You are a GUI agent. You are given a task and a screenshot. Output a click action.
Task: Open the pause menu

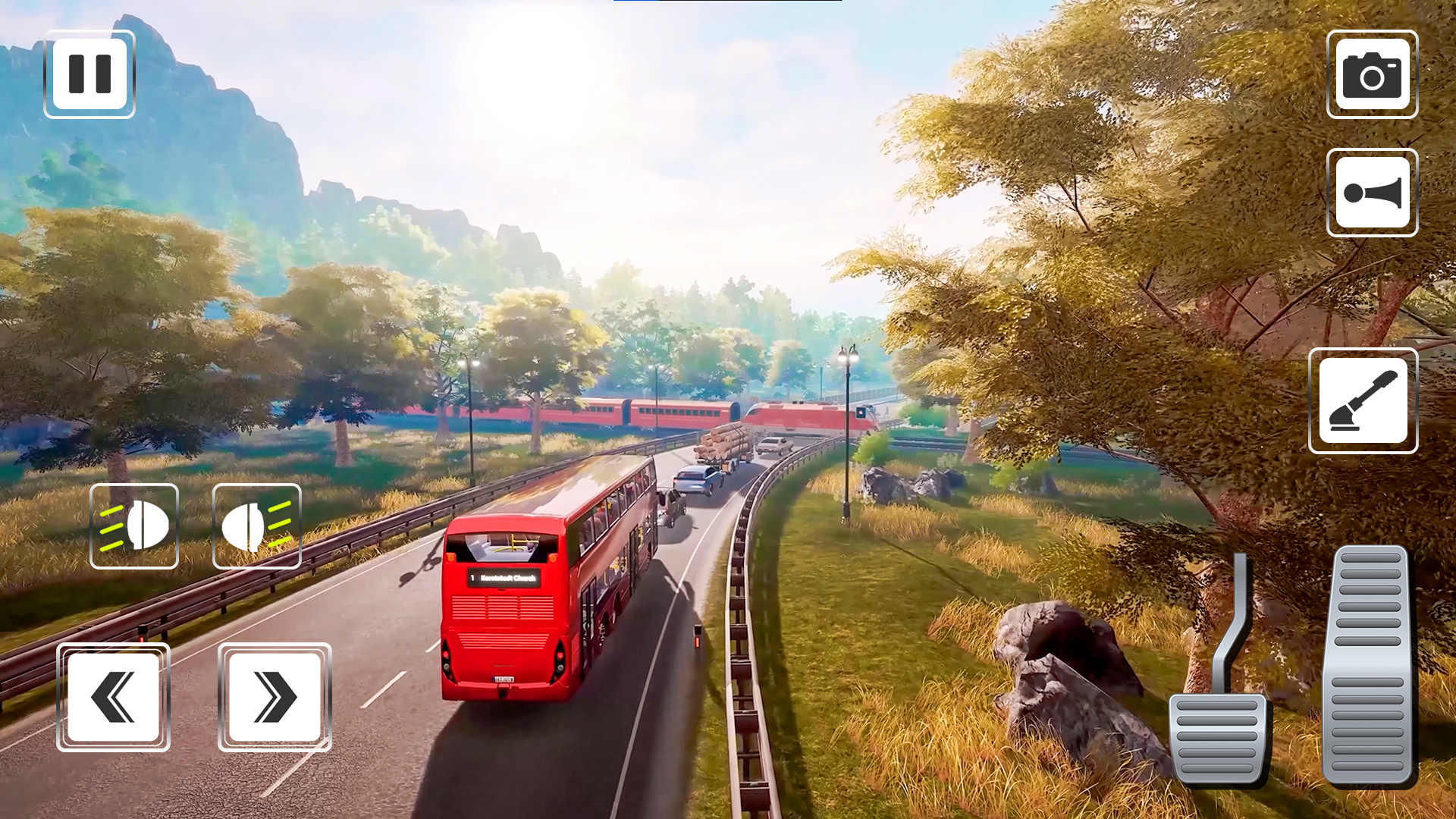tap(89, 74)
